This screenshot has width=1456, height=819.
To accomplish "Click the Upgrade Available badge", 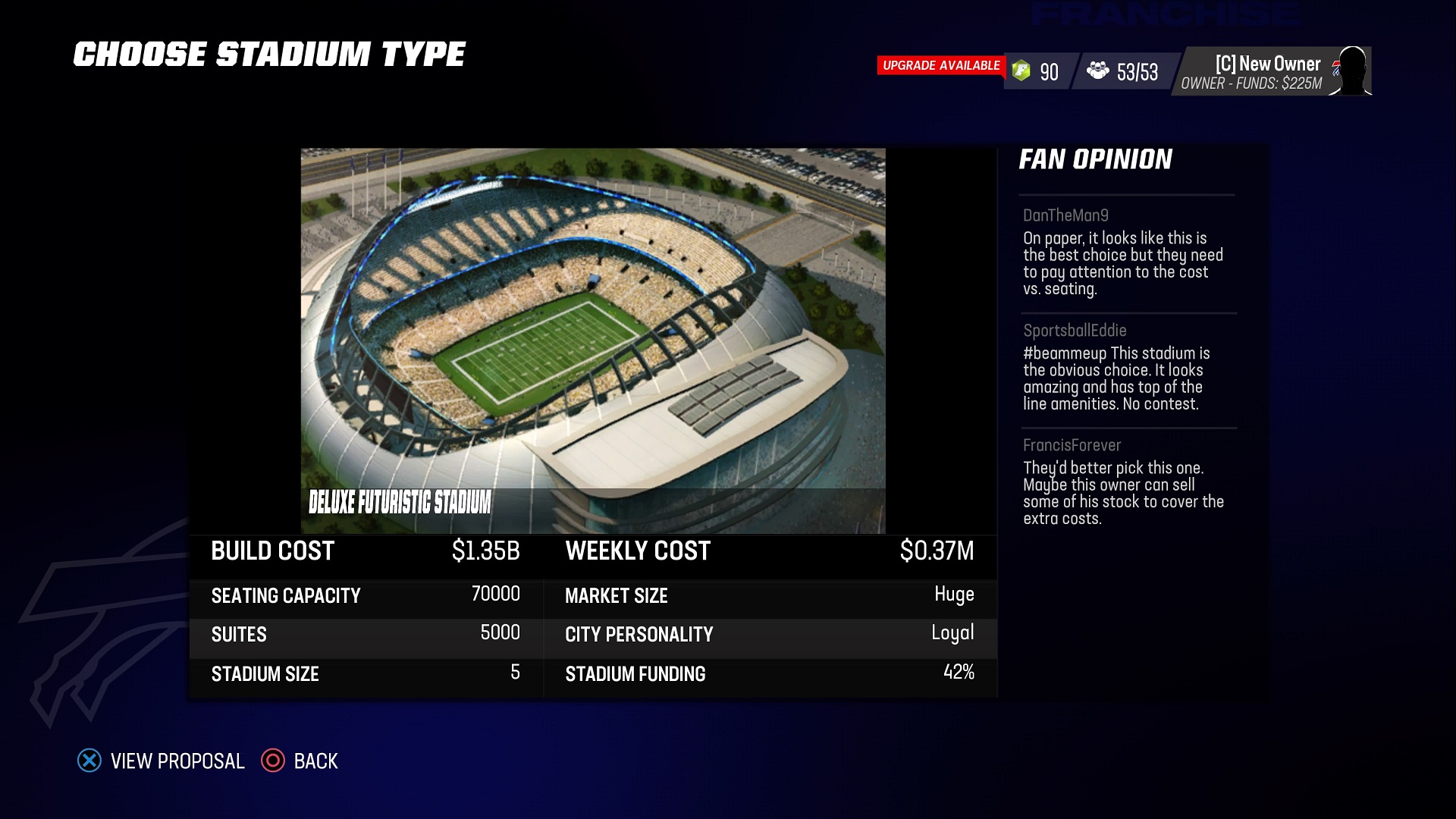I will (940, 66).
